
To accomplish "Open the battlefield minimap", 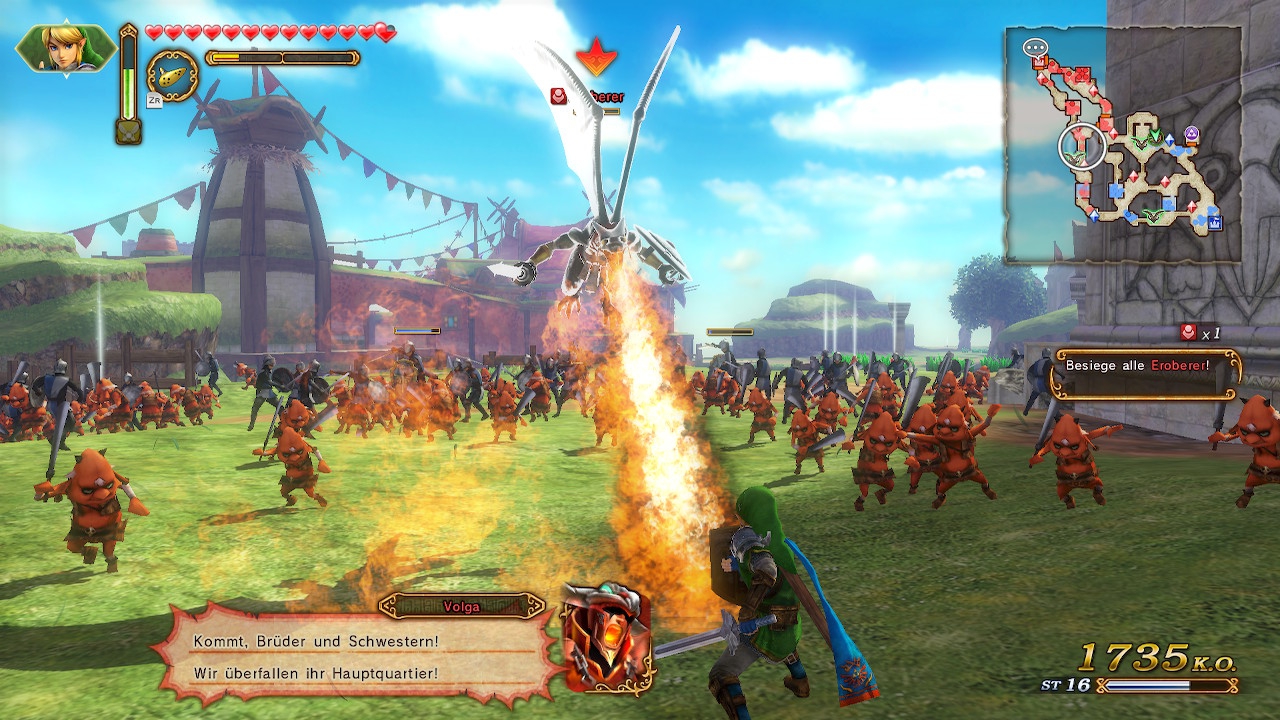I will point(1123,145).
